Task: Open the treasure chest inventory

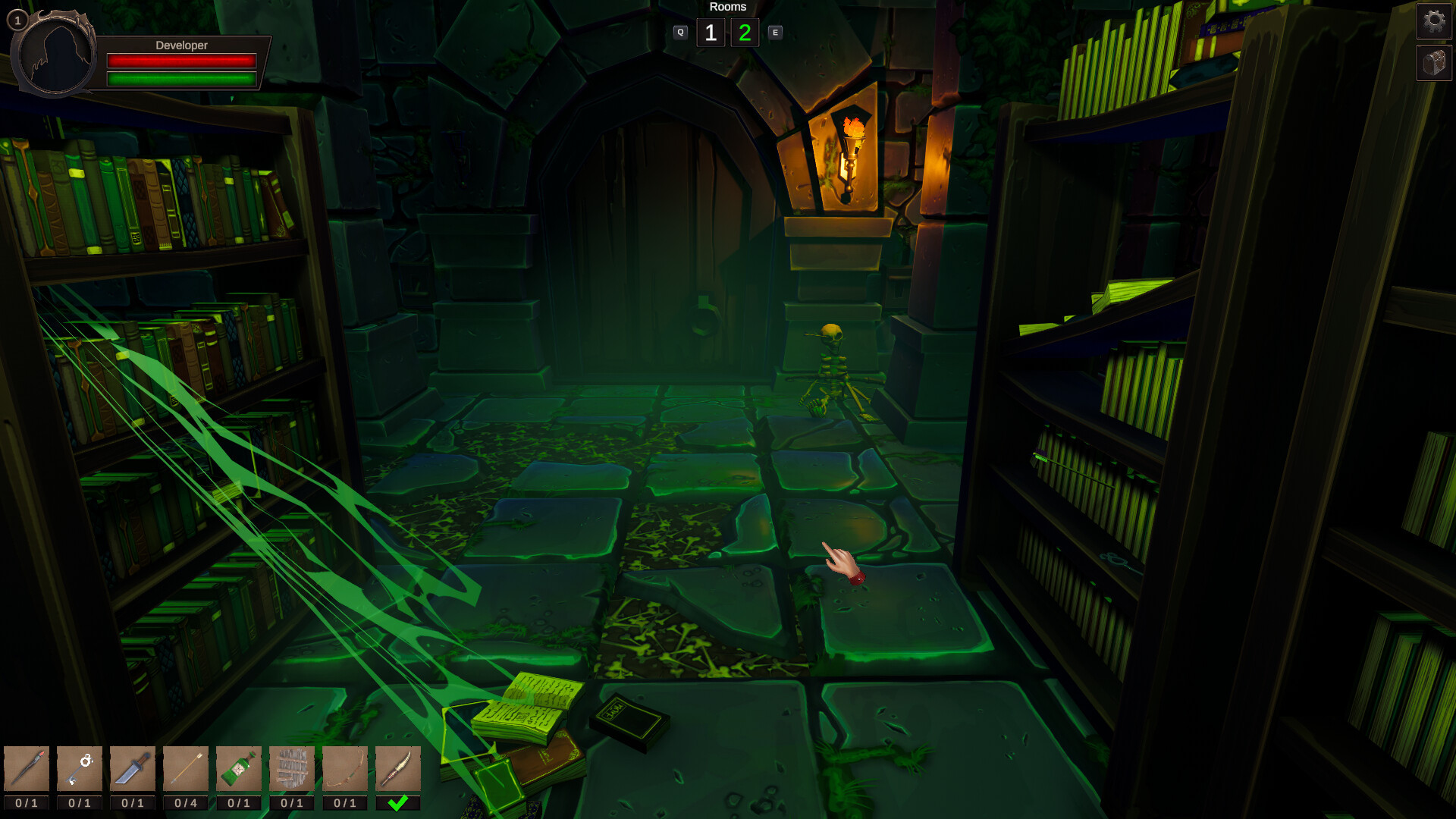Action: tap(1433, 63)
